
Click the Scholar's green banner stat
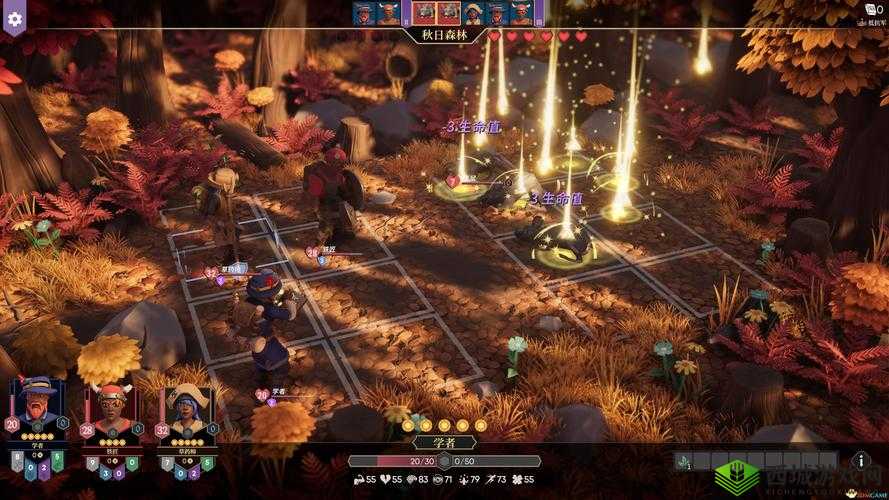point(57,460)
